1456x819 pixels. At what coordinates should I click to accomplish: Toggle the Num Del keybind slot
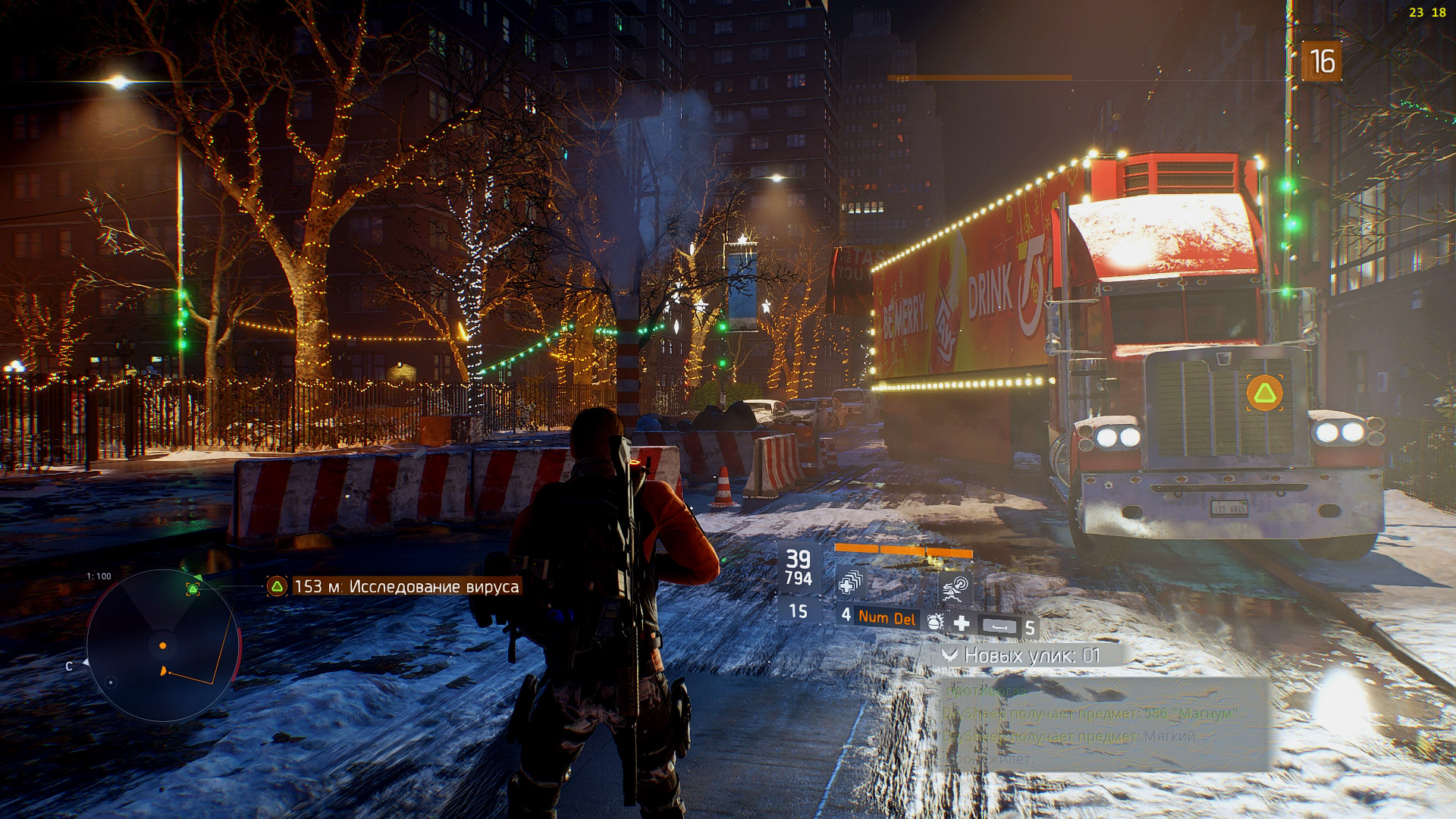click(x=887, y=617)
